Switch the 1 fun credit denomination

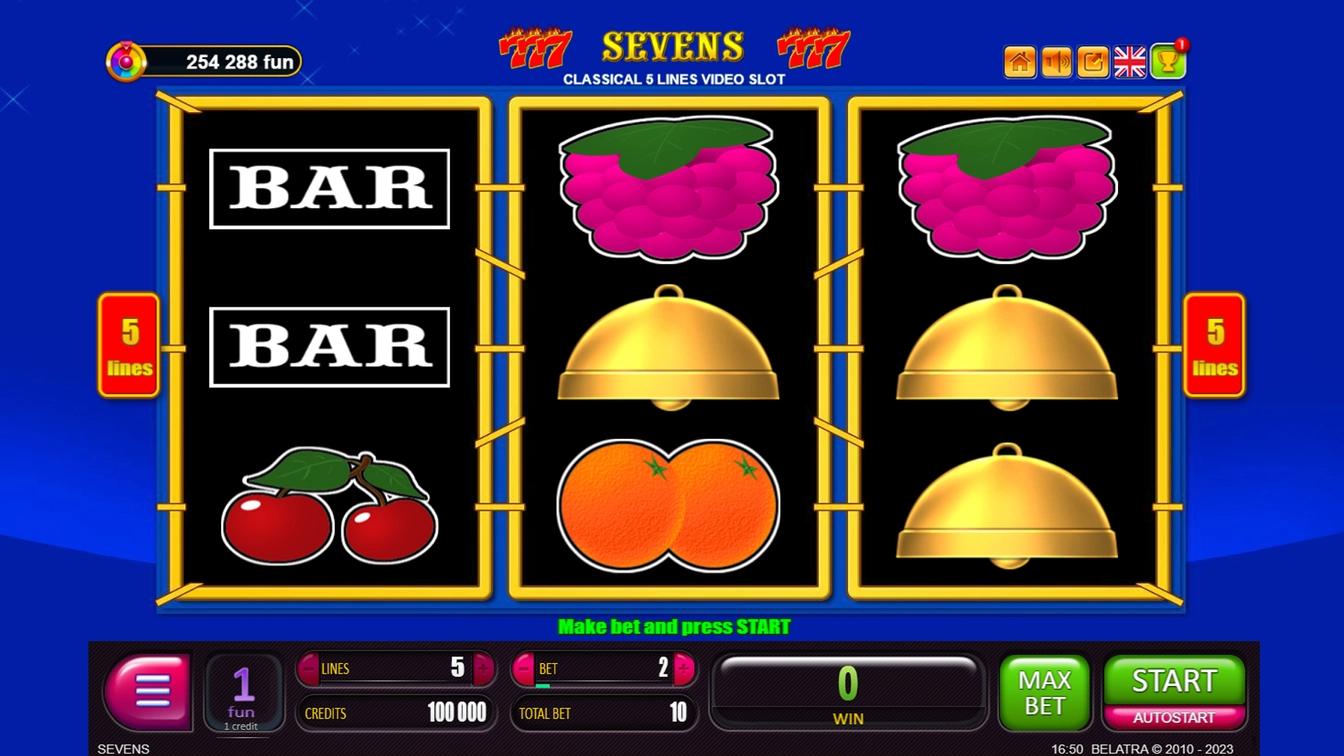pyautogui.click(x=242, y=691)
